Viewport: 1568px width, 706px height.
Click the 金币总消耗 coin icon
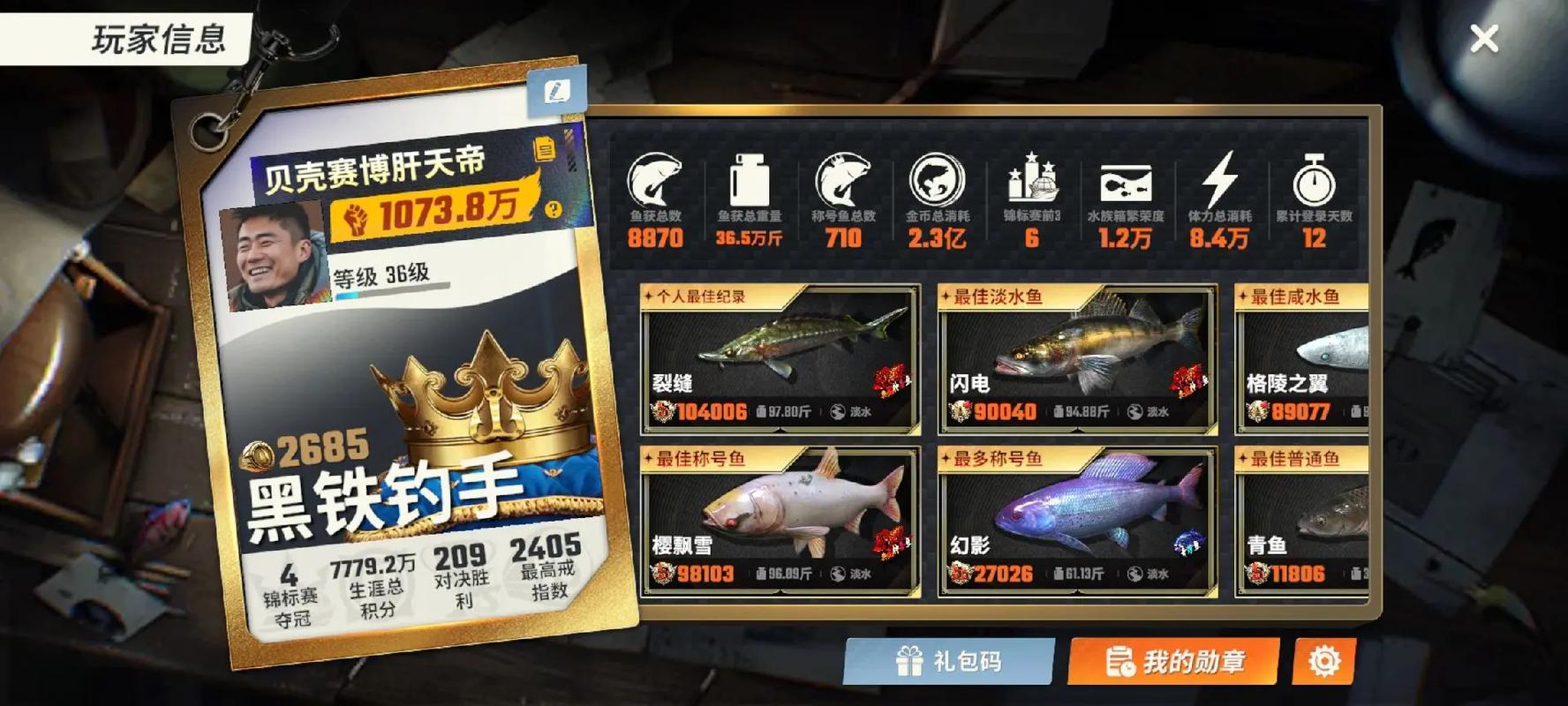pyautogui.click(x=938, y=179)
